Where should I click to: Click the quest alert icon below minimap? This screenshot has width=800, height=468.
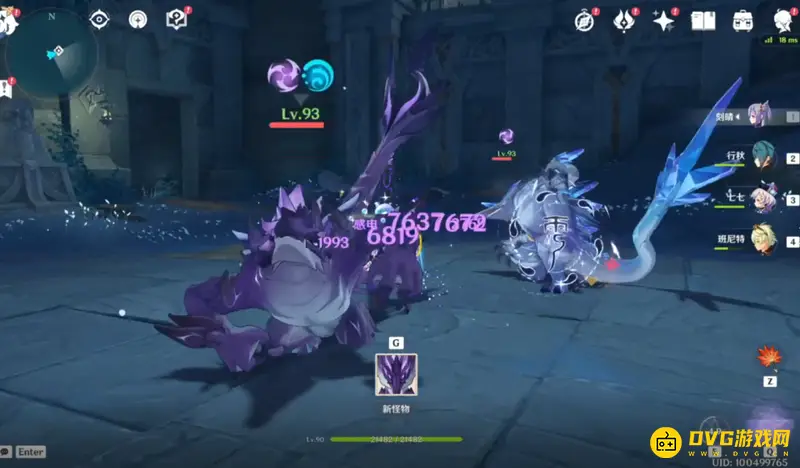pos(6,90)
